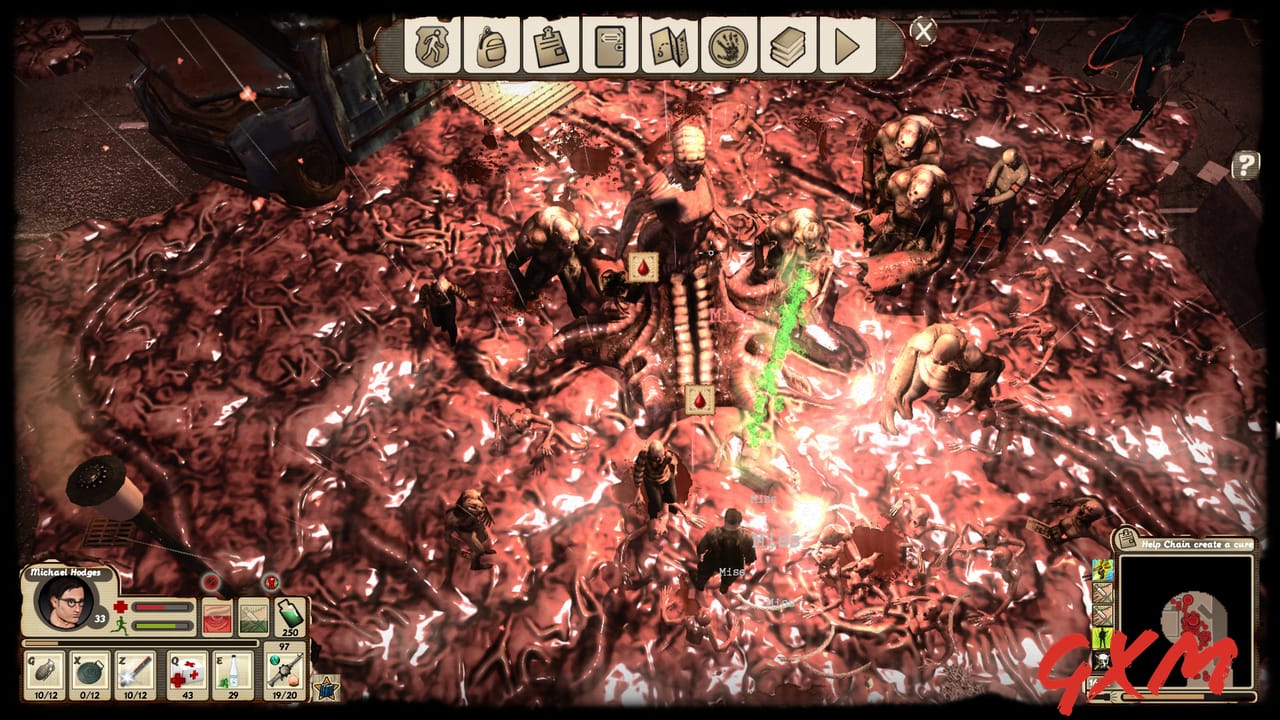Use the water bottle slot
This screenshot has width=1280, height=720.
tap(233, 673)
